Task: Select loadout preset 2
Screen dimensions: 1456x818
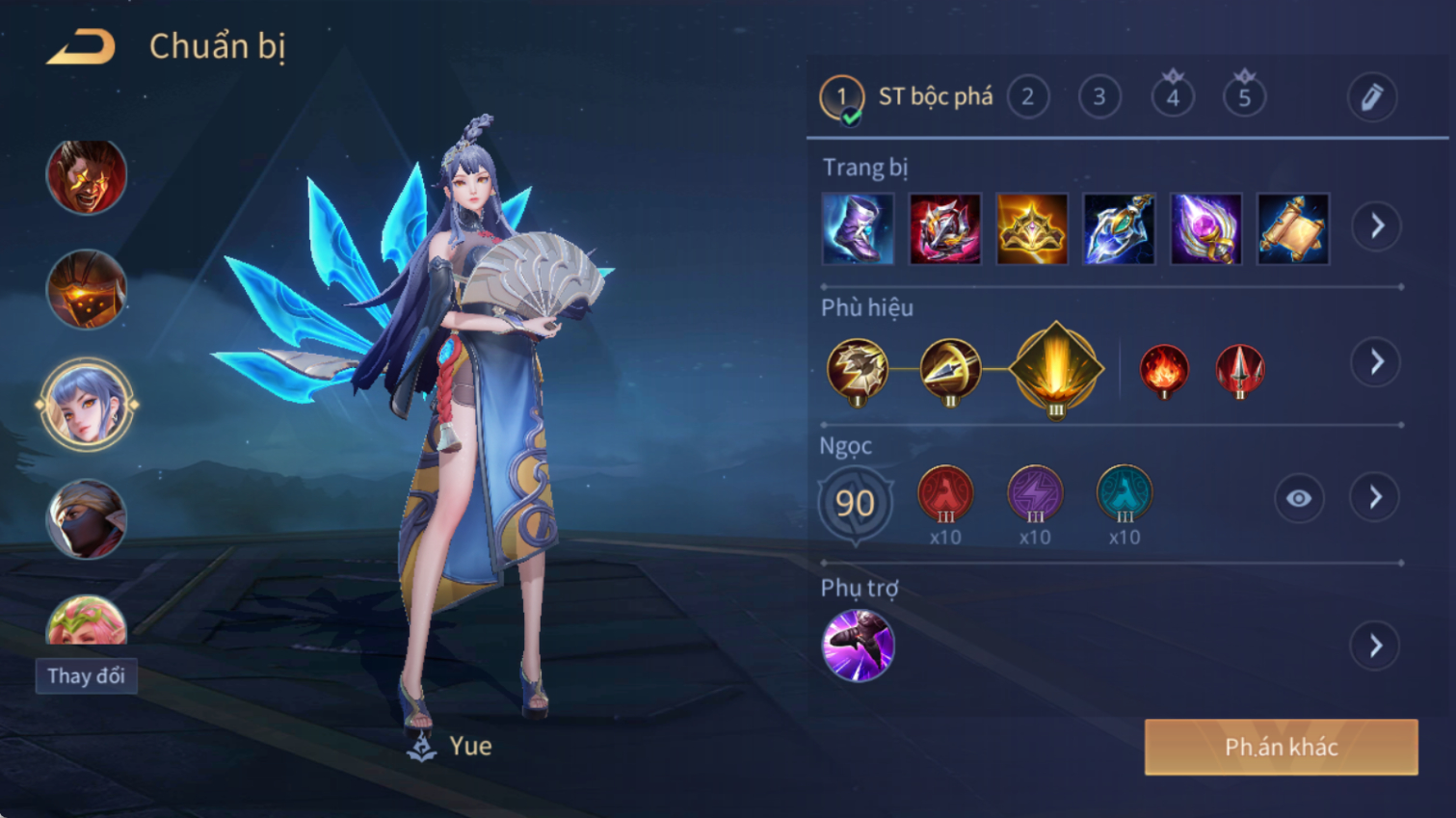Action: pos(1027,97)
